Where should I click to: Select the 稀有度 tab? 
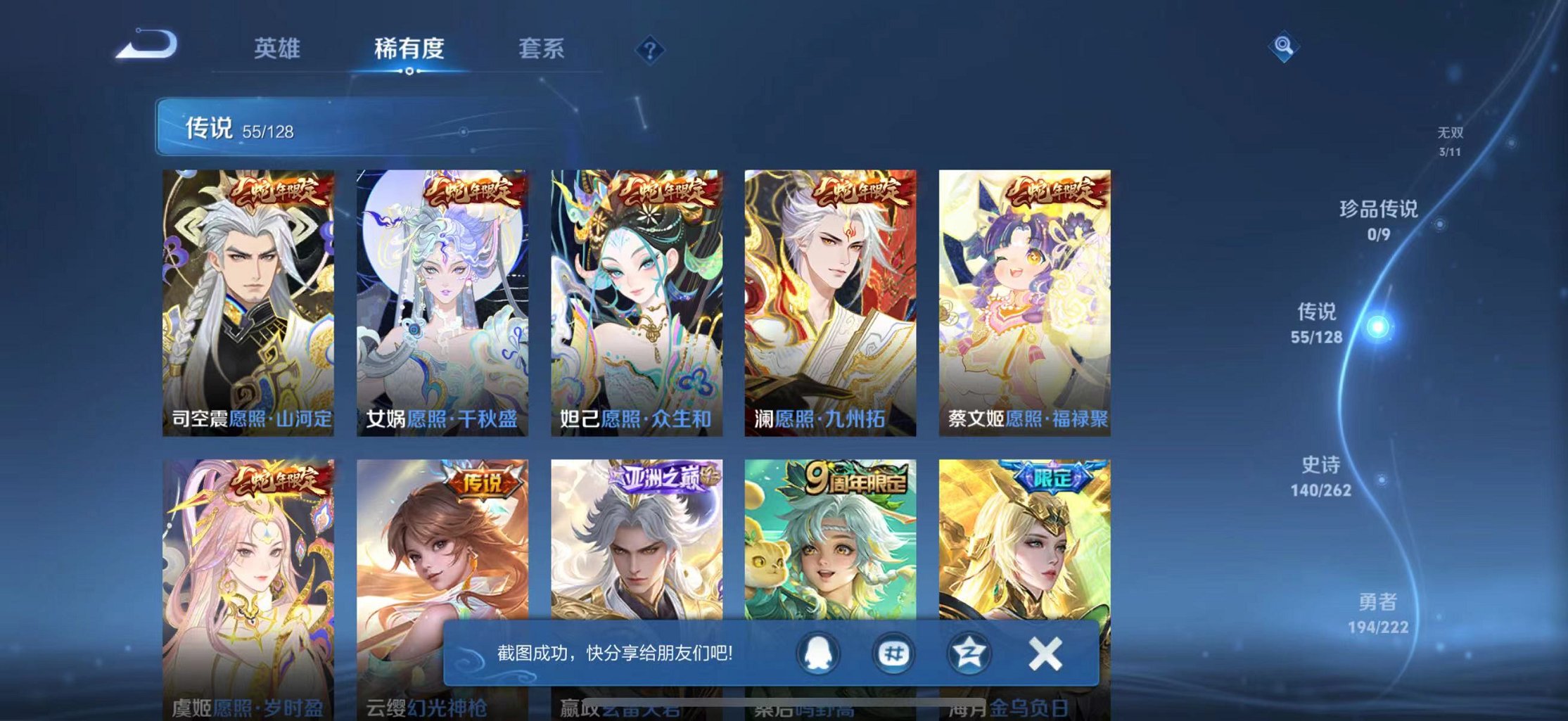click(409, 49)
